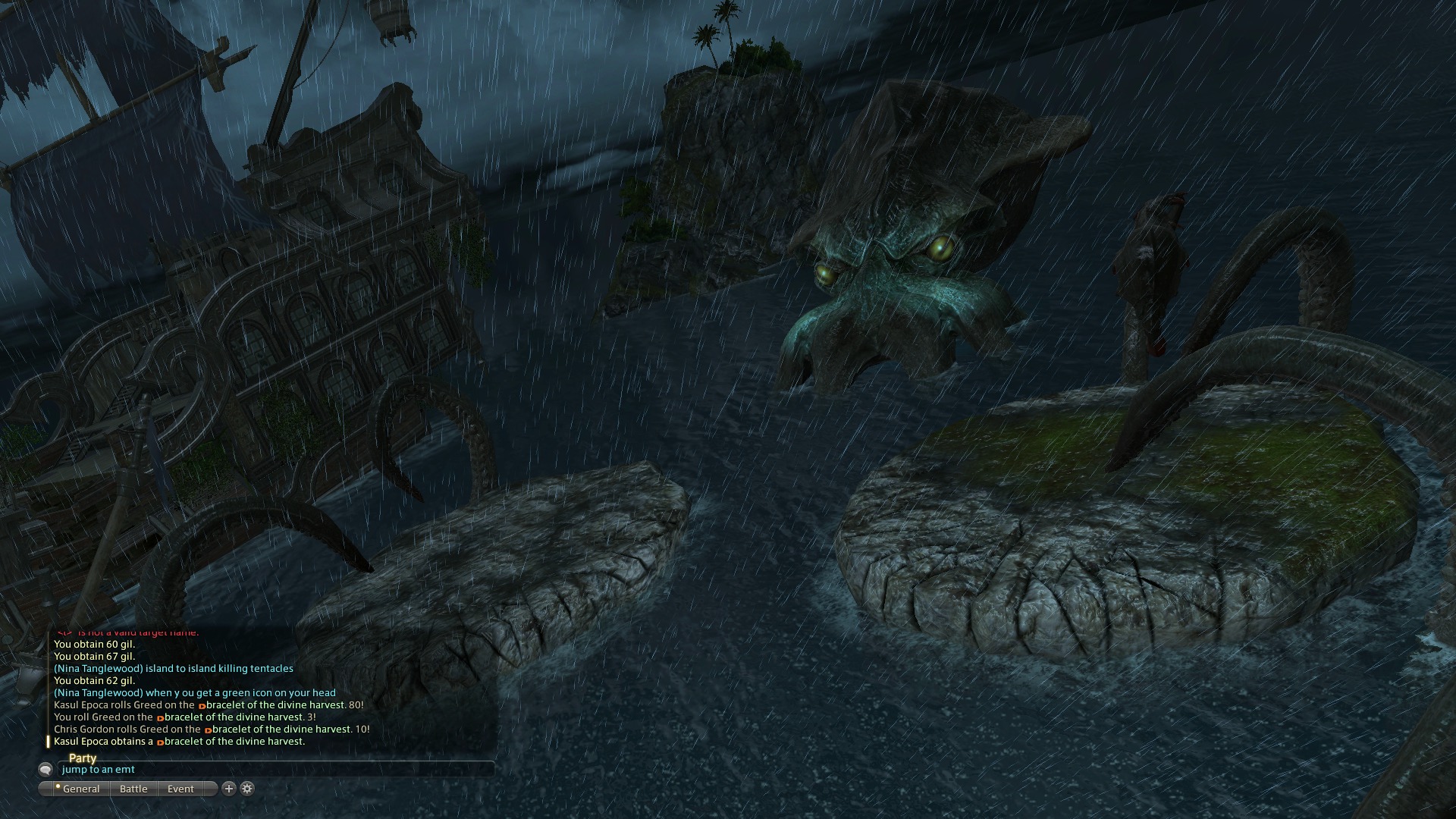Open chat log settings gear
The image size is (1456, 819).
(x=247, y=789)
